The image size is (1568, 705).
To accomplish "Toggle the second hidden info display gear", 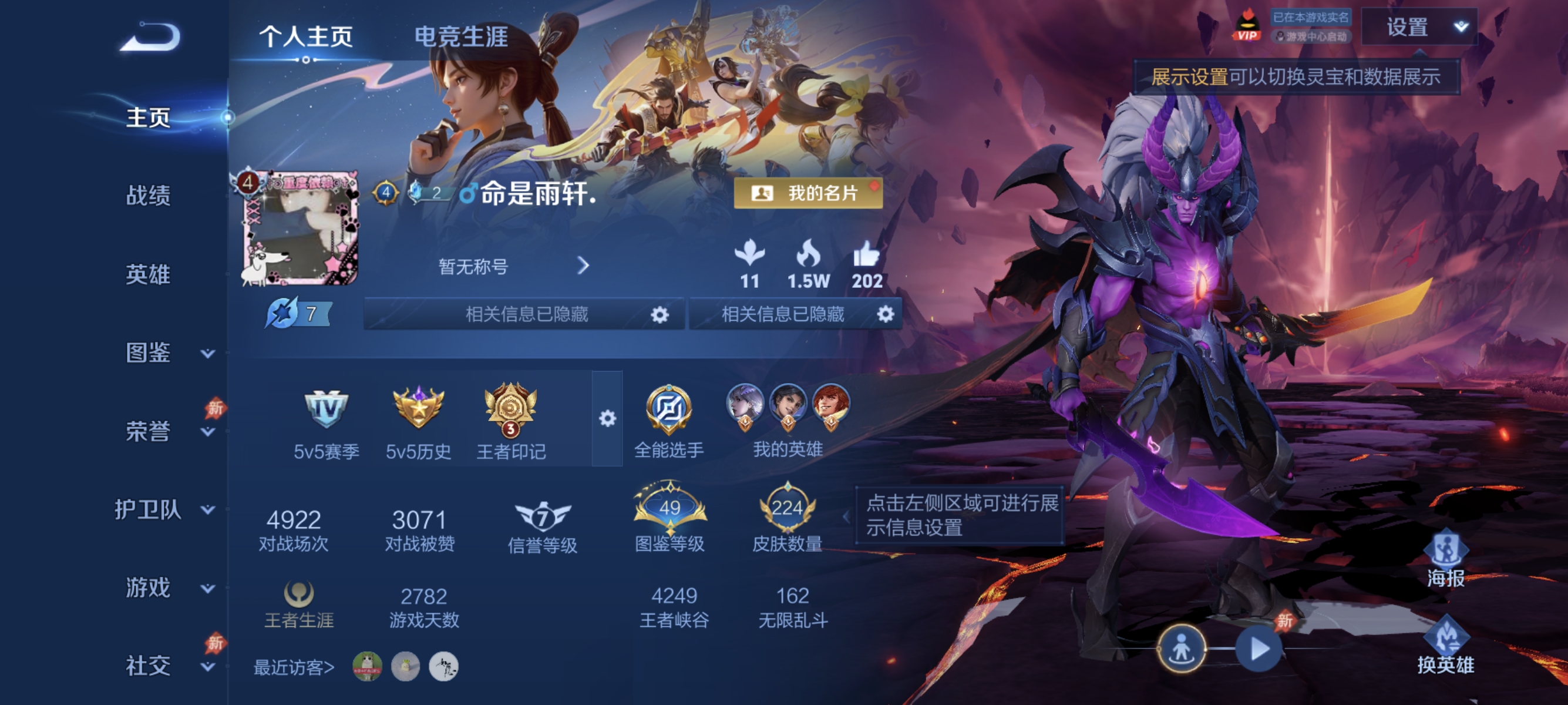I will 887,315.
